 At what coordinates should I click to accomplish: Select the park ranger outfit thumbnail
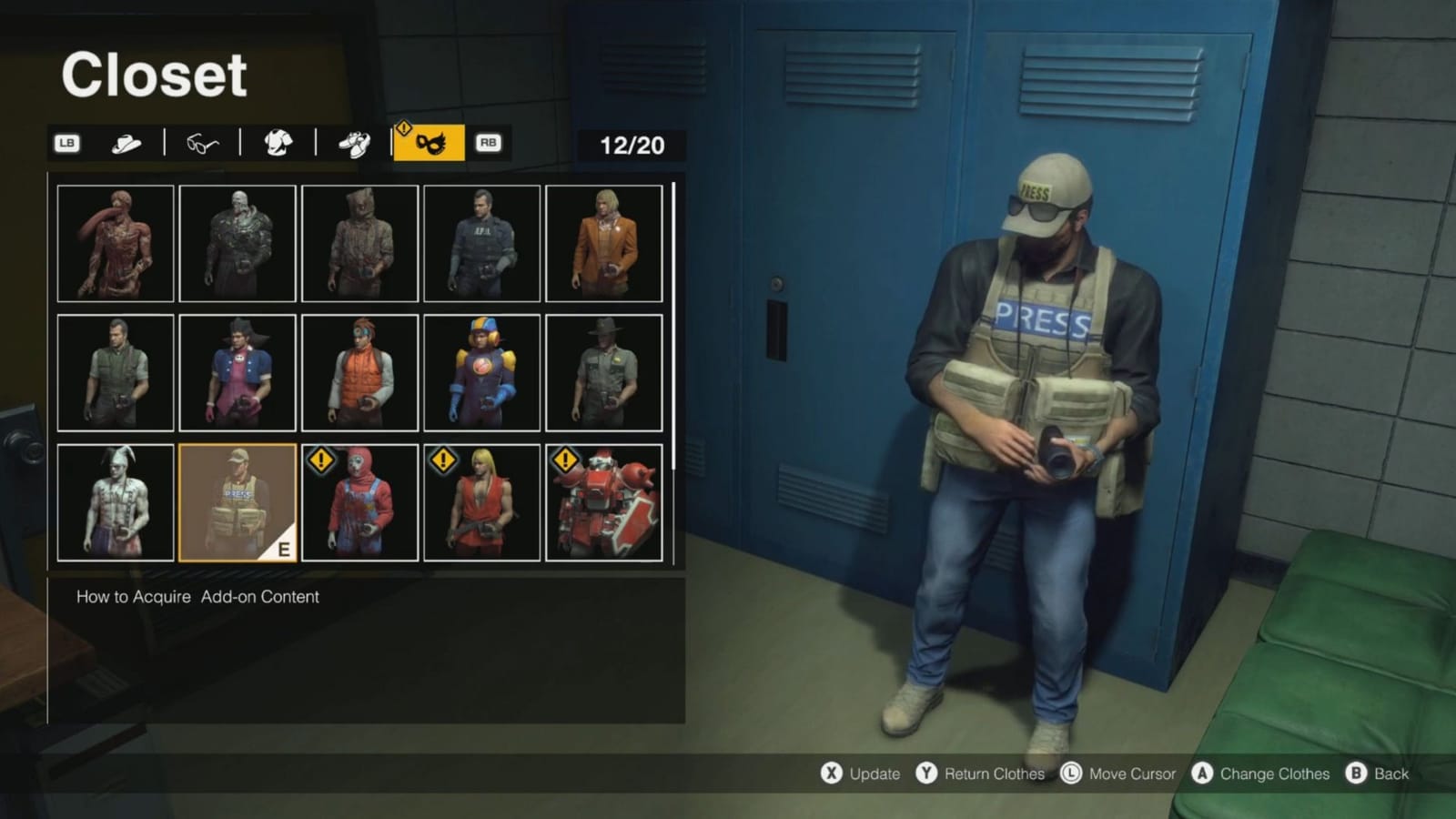(603, 372)
